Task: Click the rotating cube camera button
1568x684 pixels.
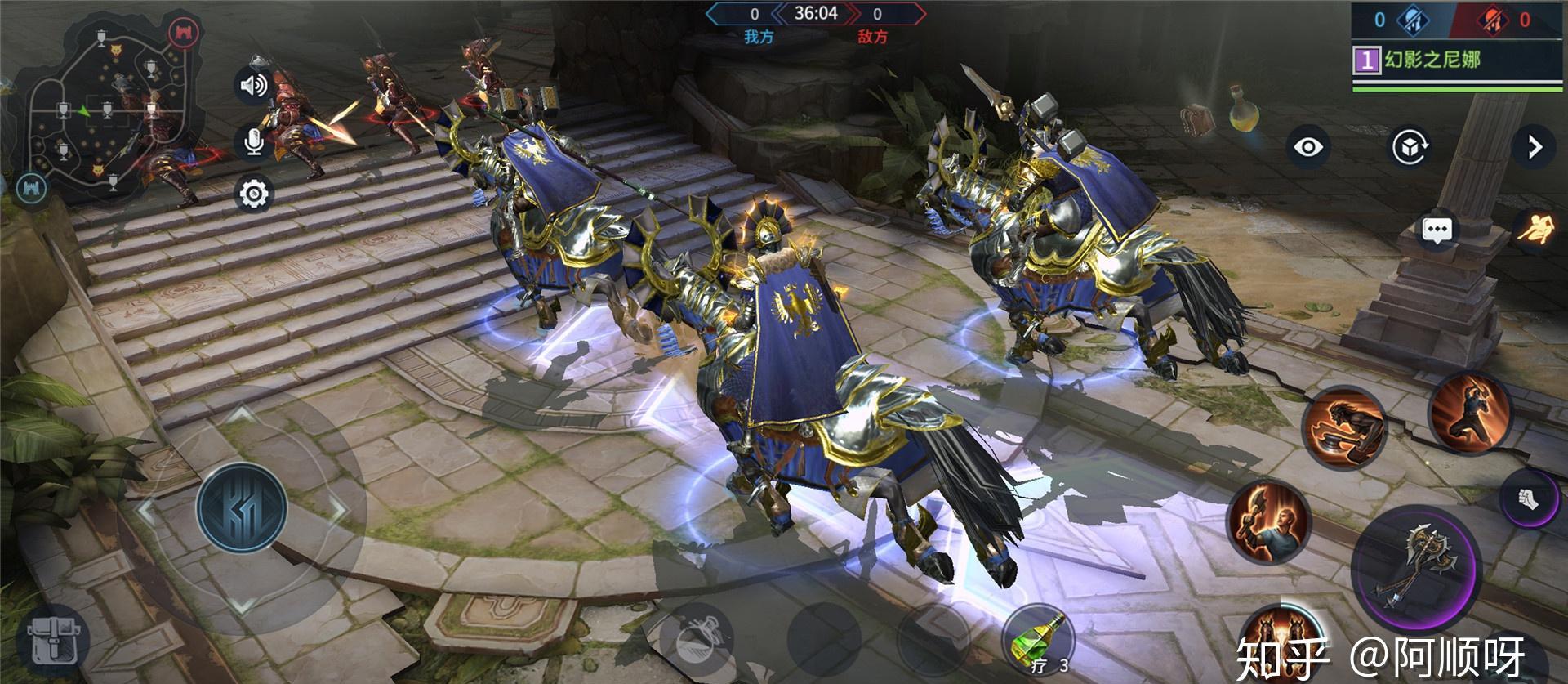Action: [x=1410, y=147]
